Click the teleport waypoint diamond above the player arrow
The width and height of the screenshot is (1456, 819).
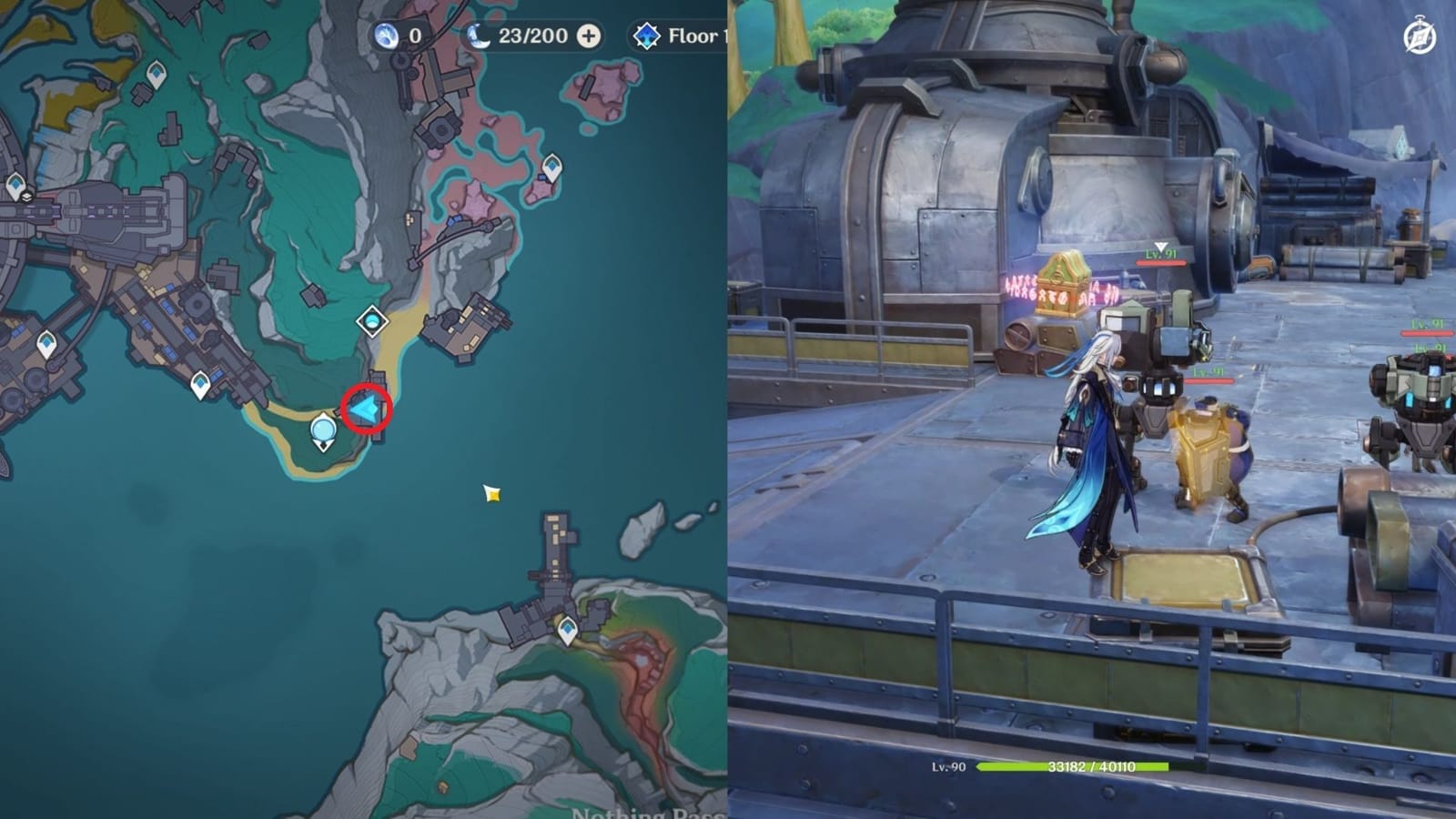372,321
